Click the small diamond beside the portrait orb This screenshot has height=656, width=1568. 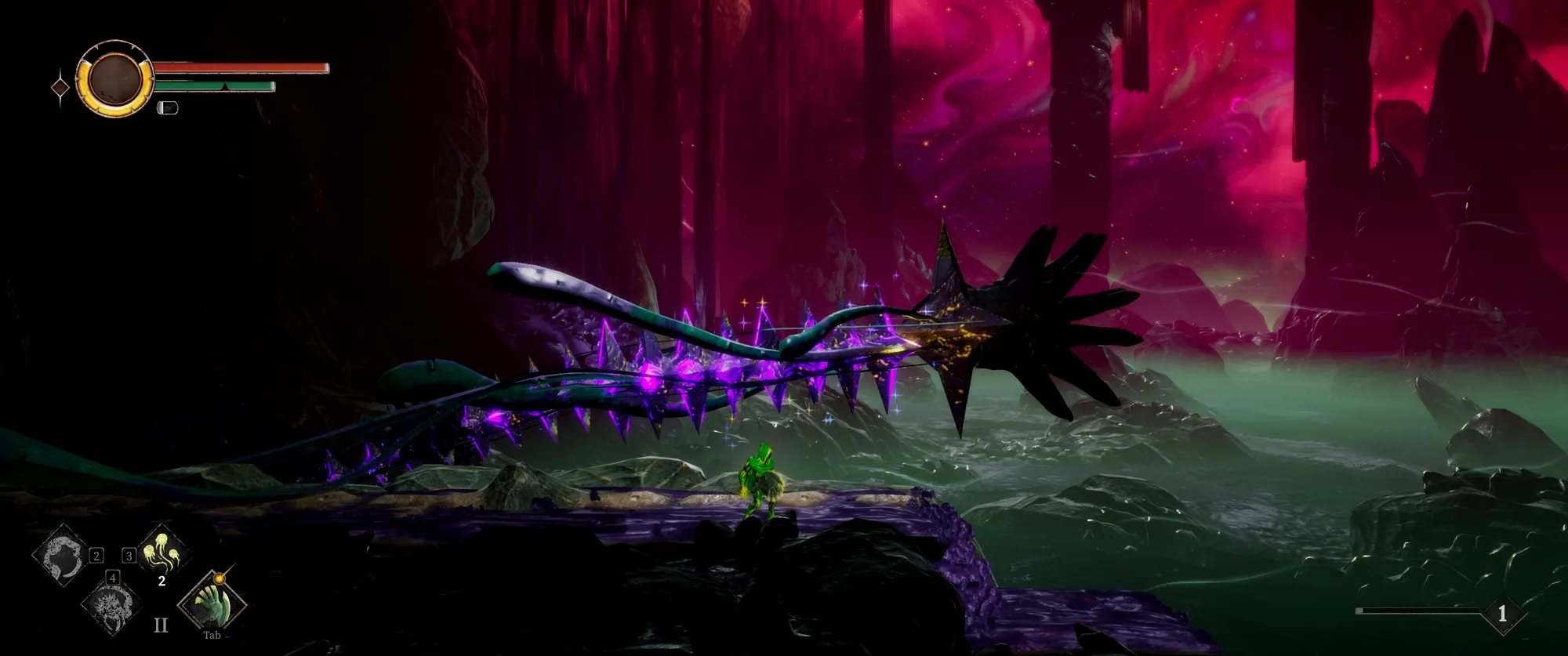[60, 88]
